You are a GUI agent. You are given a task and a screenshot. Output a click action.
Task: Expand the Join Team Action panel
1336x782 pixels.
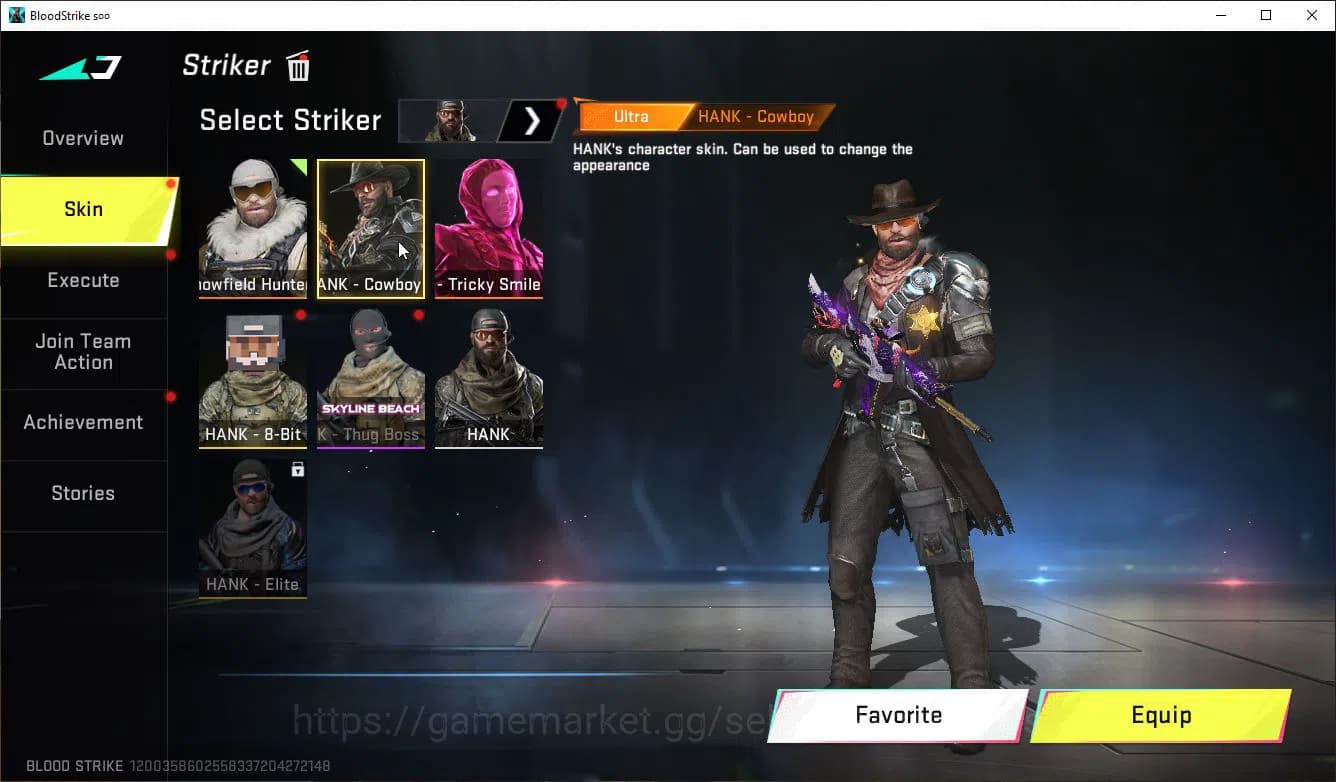[83, 352]
